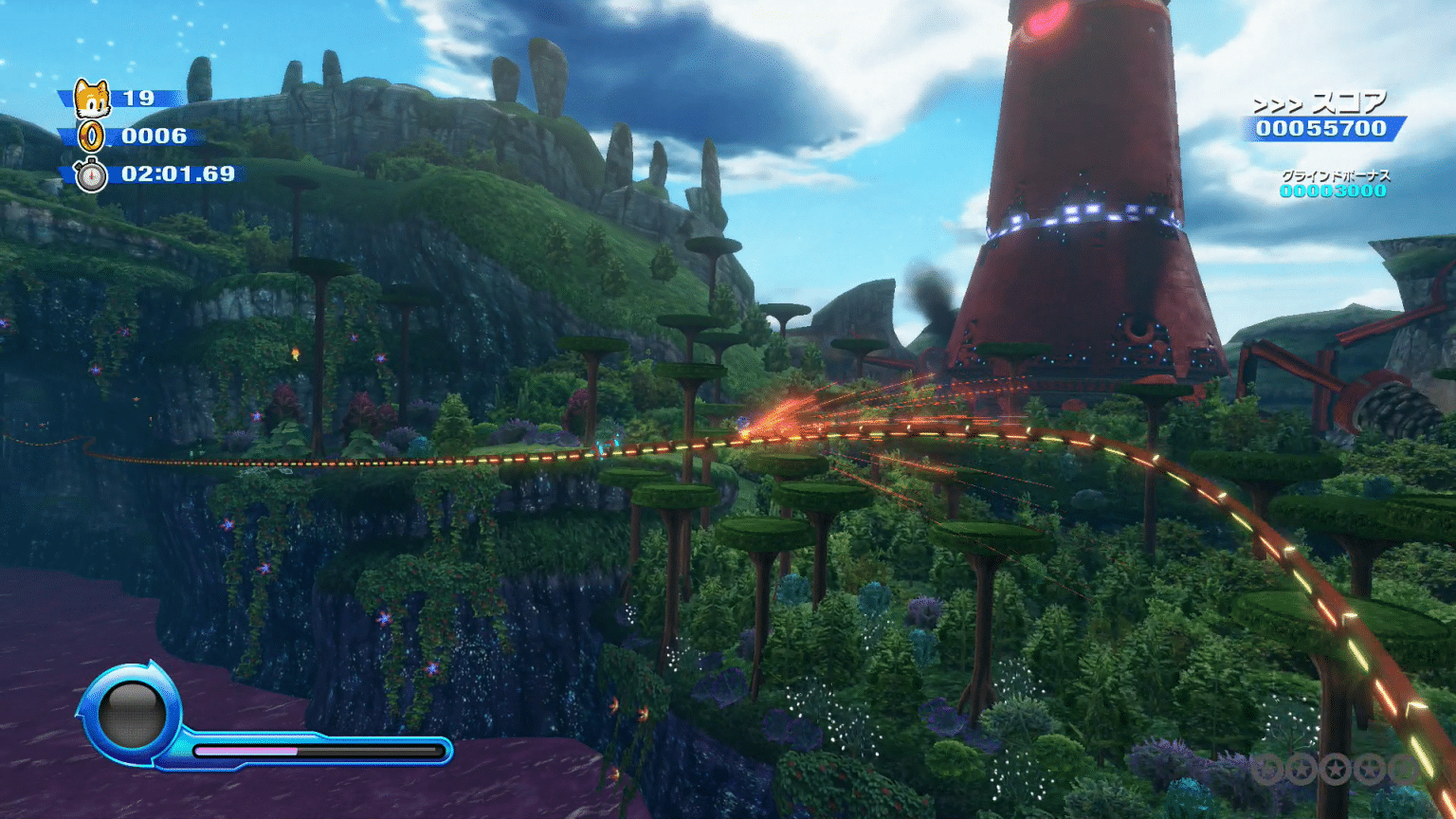Select the gold ring counter icon
The image size is (1456, 819).
pyautogui.click(x=91, y=136)
